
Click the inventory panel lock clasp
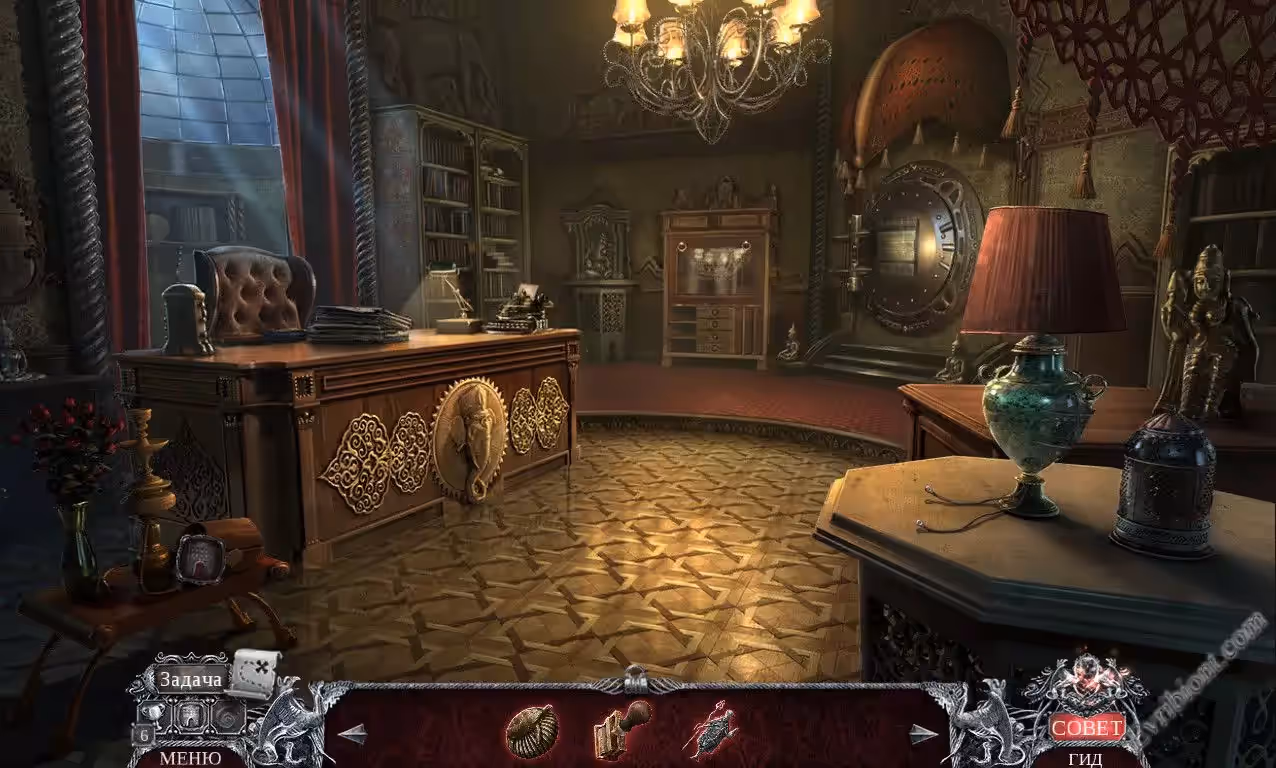634,680
